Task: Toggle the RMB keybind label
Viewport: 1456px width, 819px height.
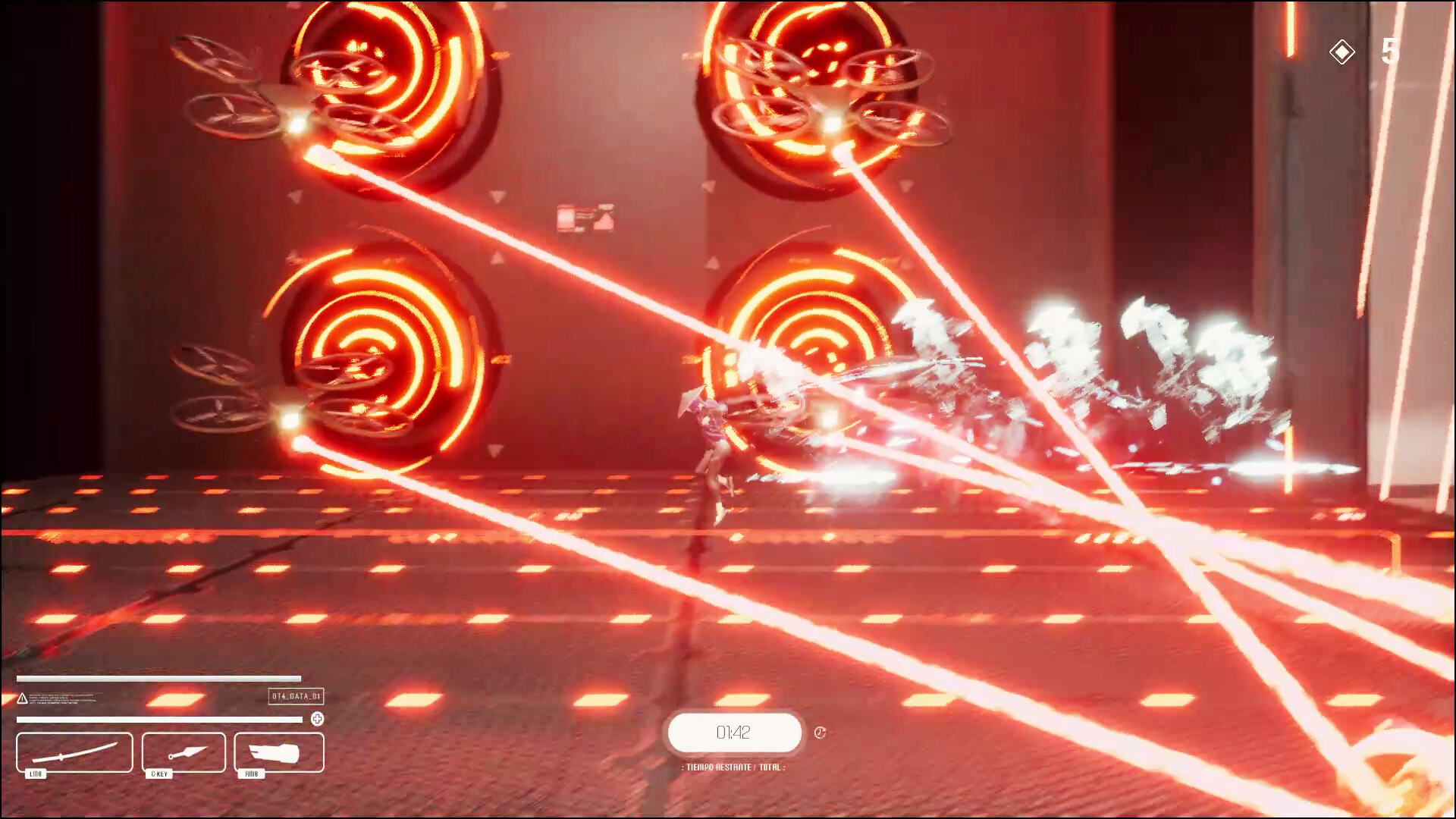Action: [x=250, y=774]
